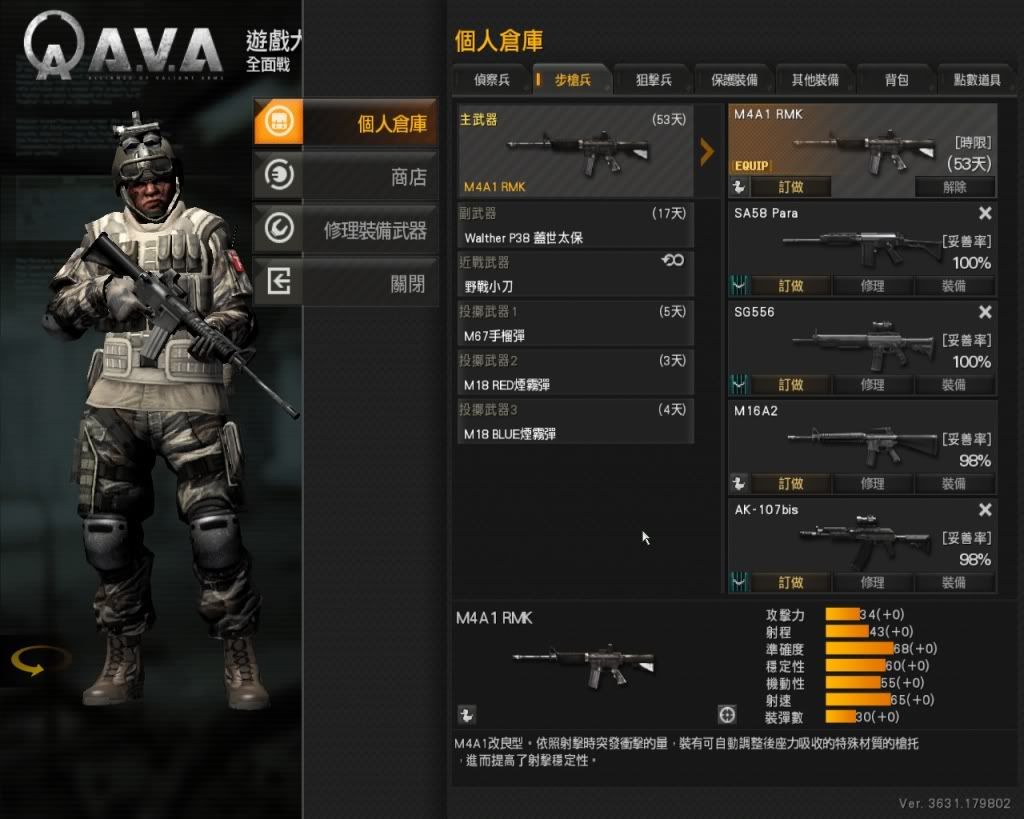Select the M67手榴彈 grenade slot

575,324
